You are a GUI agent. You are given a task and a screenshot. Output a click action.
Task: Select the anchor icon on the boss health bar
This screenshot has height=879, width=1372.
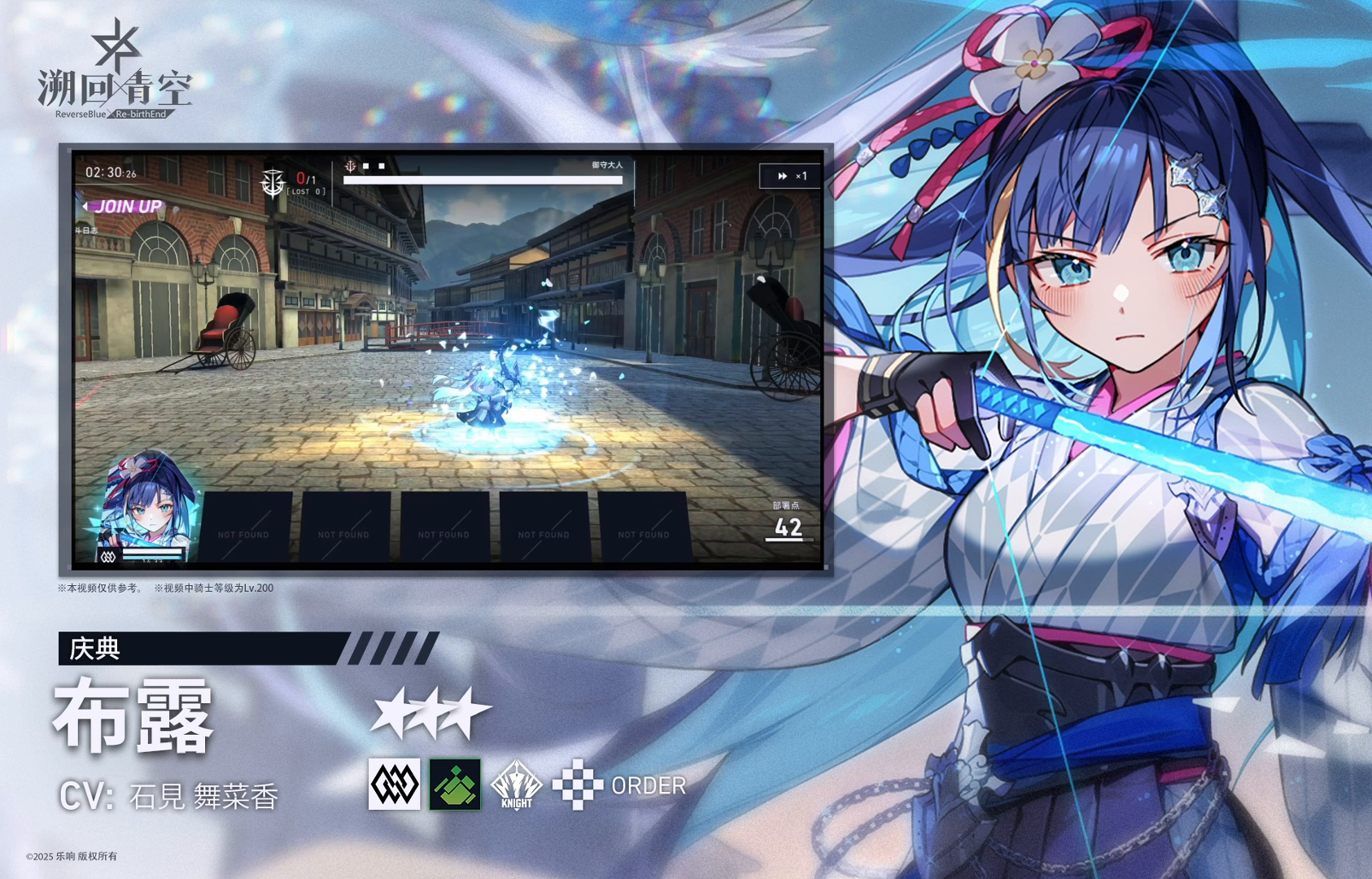tap(351, 164)
